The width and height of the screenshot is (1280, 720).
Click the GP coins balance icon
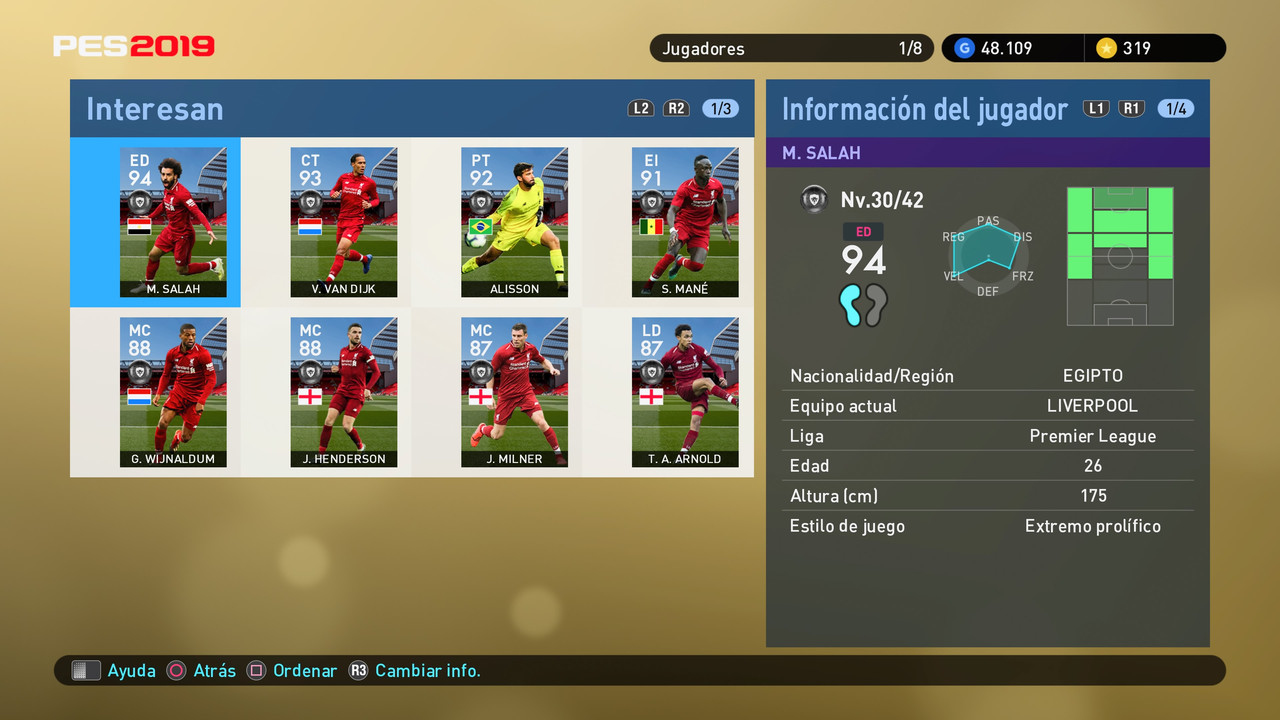(x=963, y=47)
